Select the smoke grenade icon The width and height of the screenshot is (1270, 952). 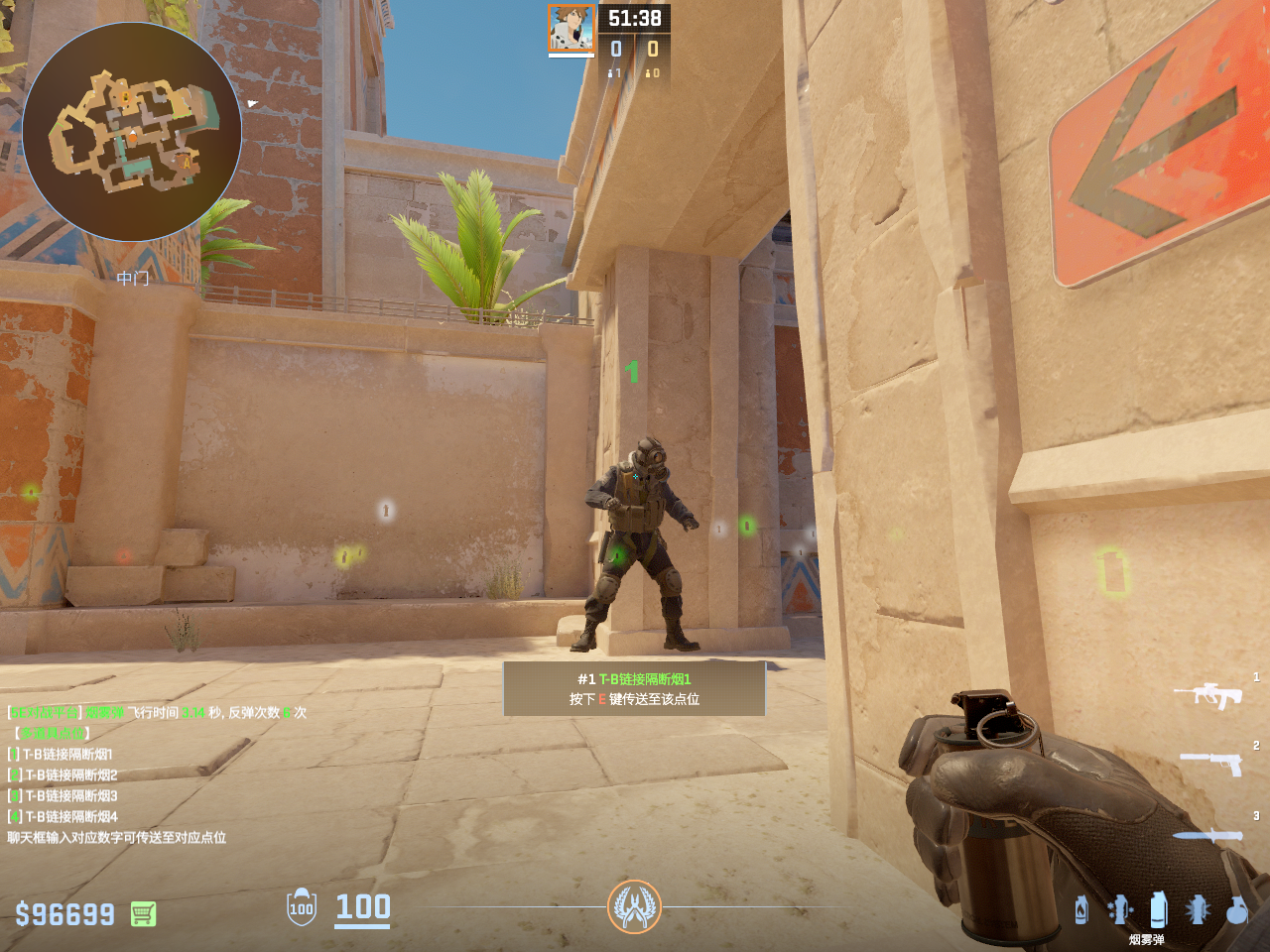(1158, 909)
